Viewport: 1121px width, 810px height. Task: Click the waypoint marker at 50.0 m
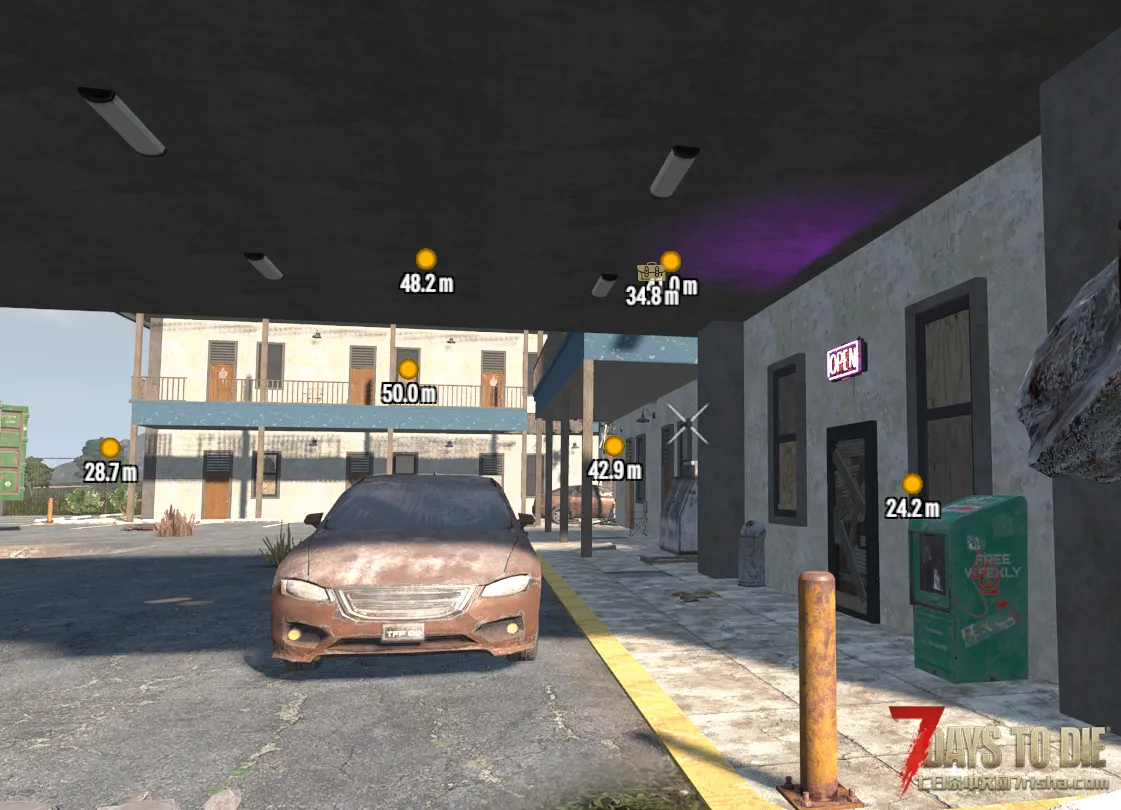click(408, 369)
